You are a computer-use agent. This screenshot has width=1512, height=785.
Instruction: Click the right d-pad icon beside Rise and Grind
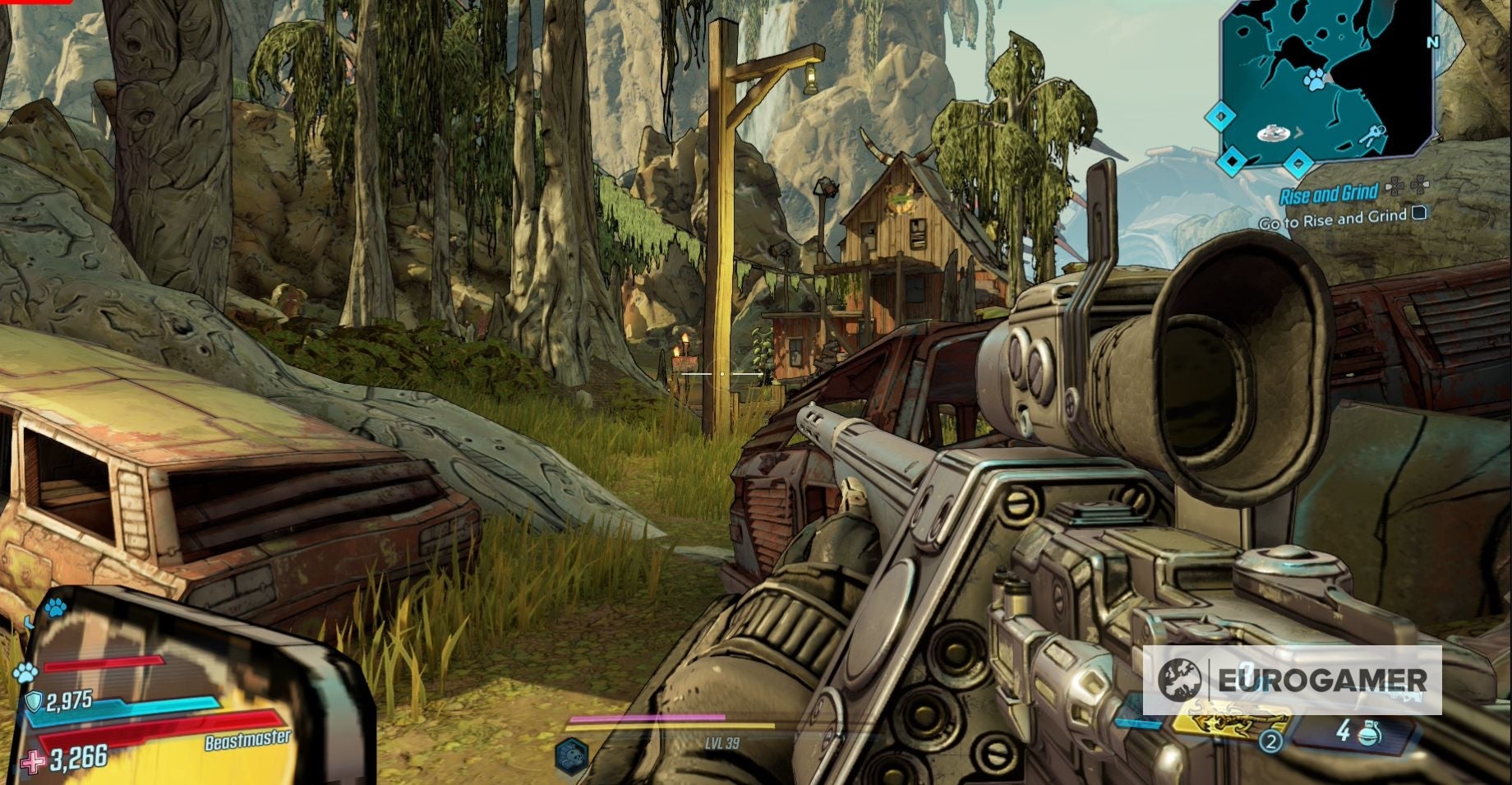pyautogui.click(x=1418, y=184)
